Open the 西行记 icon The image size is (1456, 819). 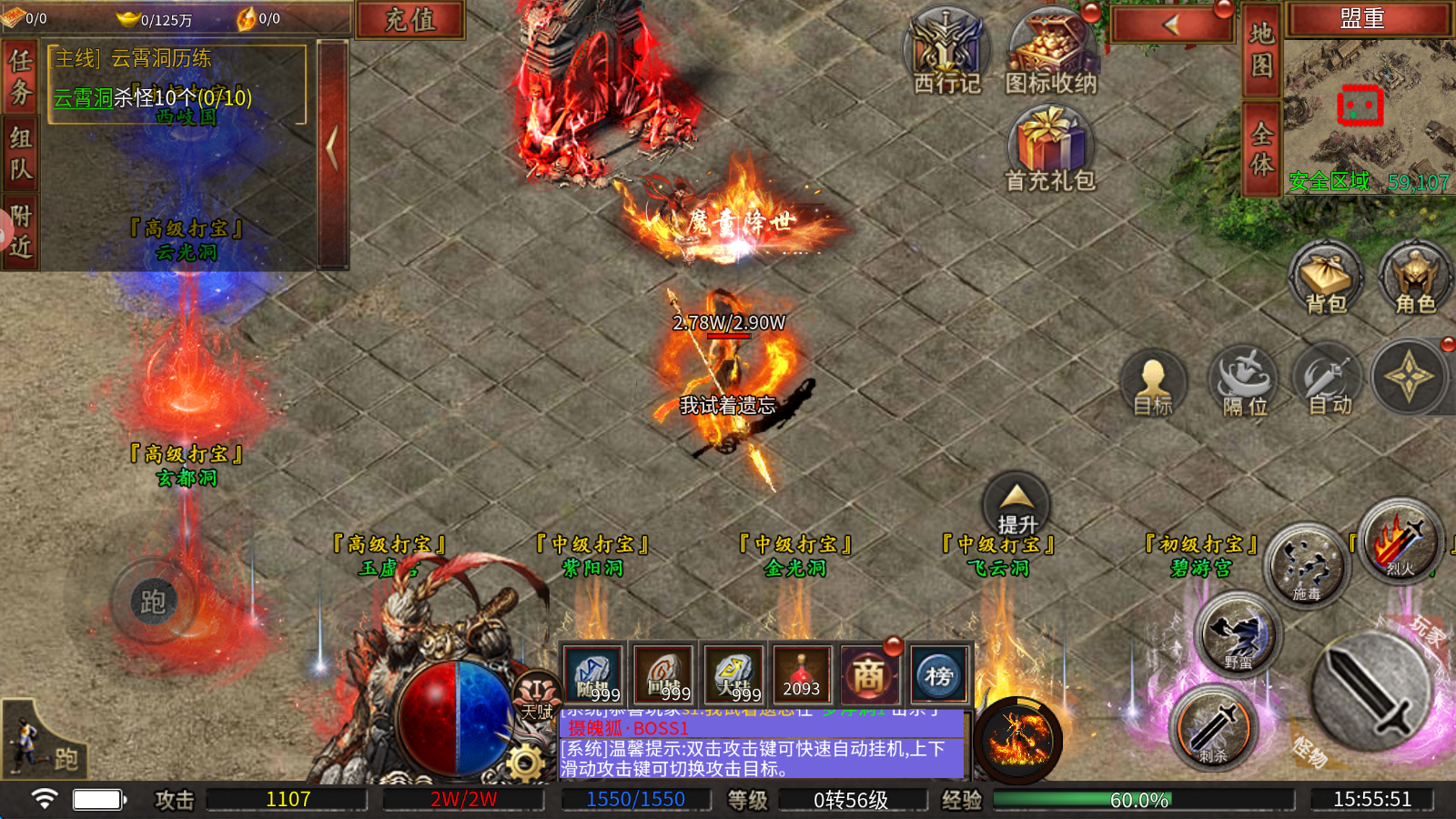click(946, 50)
